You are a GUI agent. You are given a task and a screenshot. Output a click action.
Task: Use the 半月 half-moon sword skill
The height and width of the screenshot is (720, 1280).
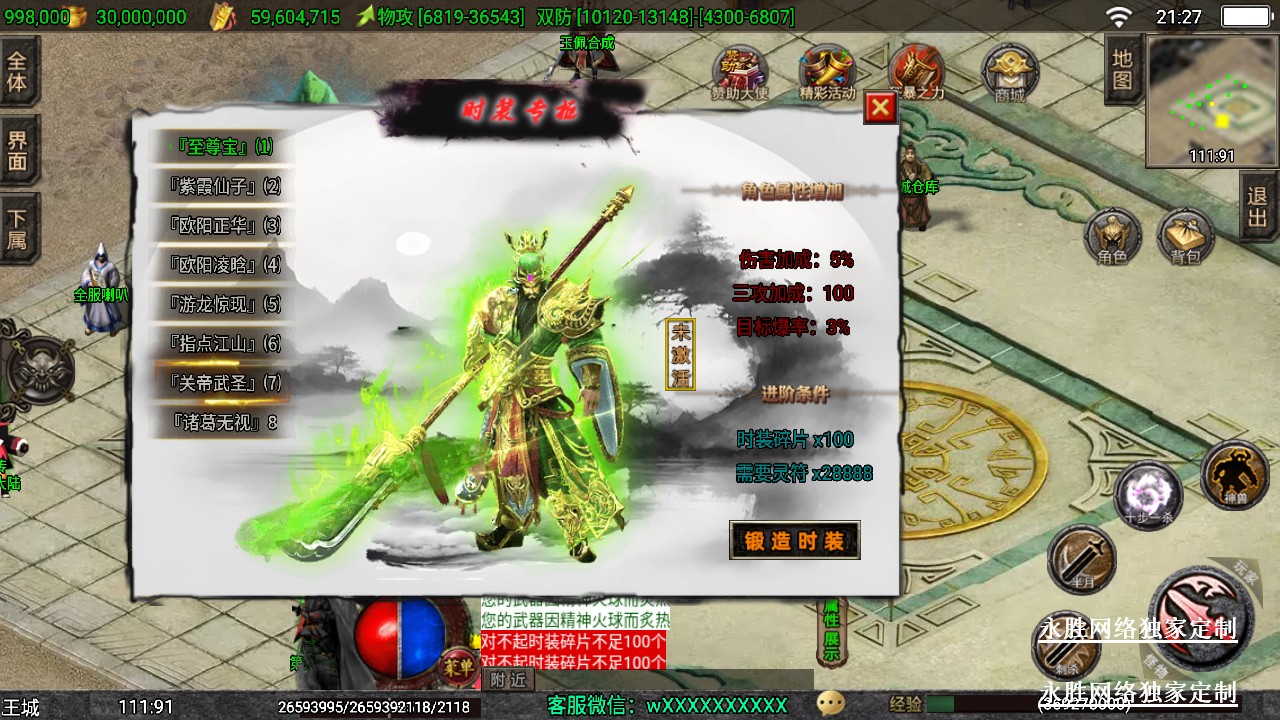point(1081,558)
